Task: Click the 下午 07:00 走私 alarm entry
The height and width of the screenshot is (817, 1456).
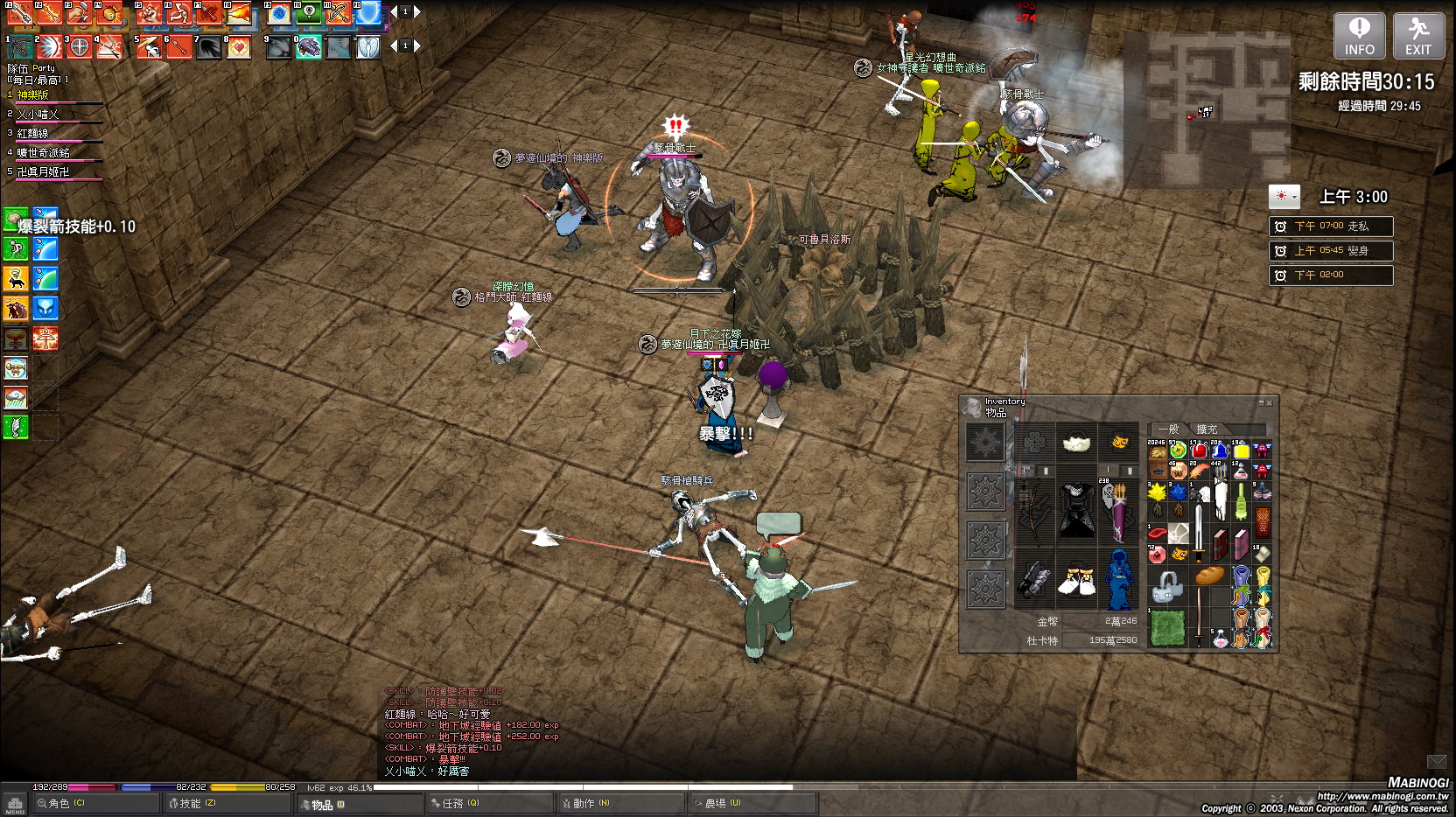Action: 1331,227
